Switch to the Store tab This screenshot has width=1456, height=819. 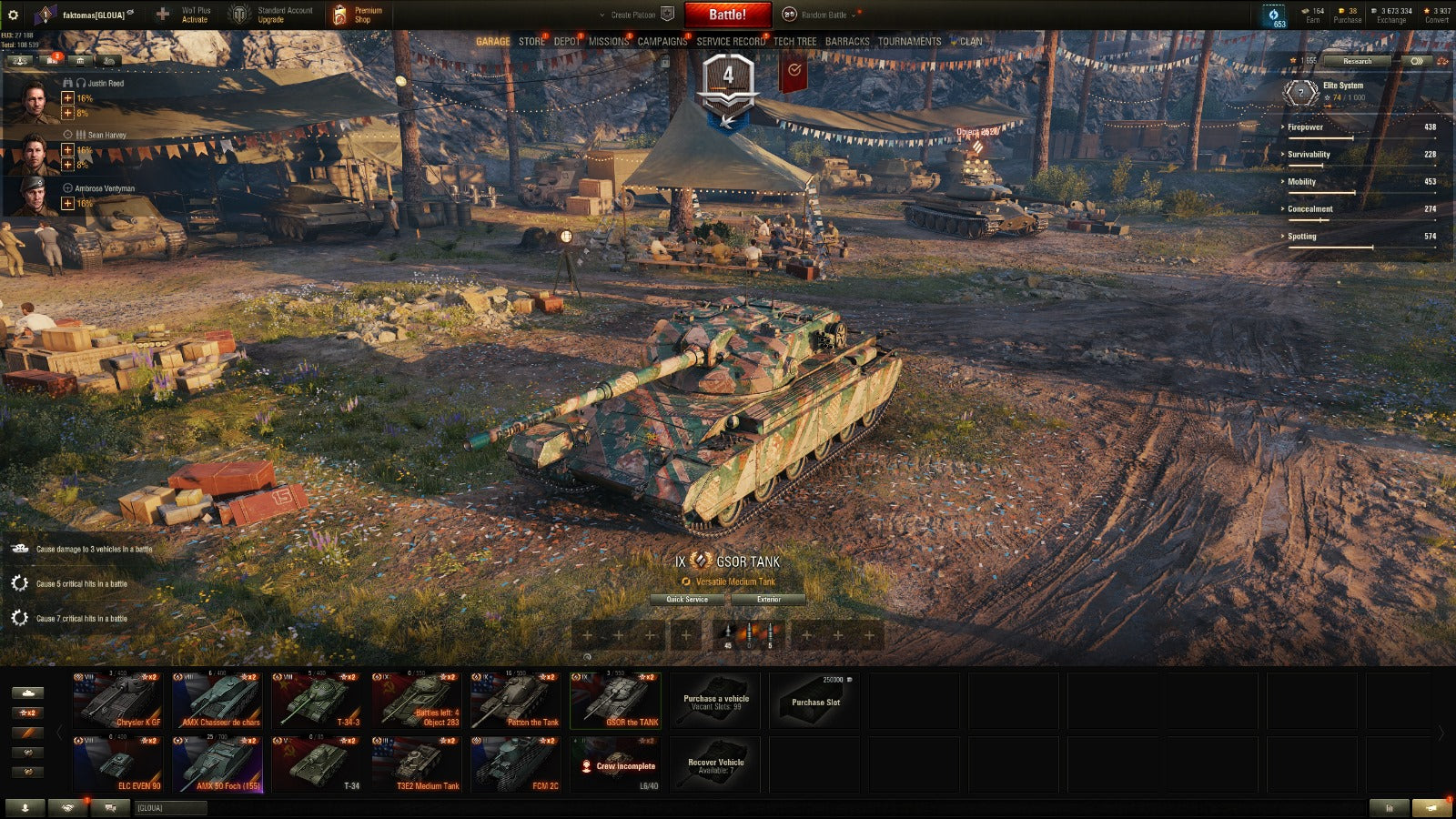[x=531, y=42]
